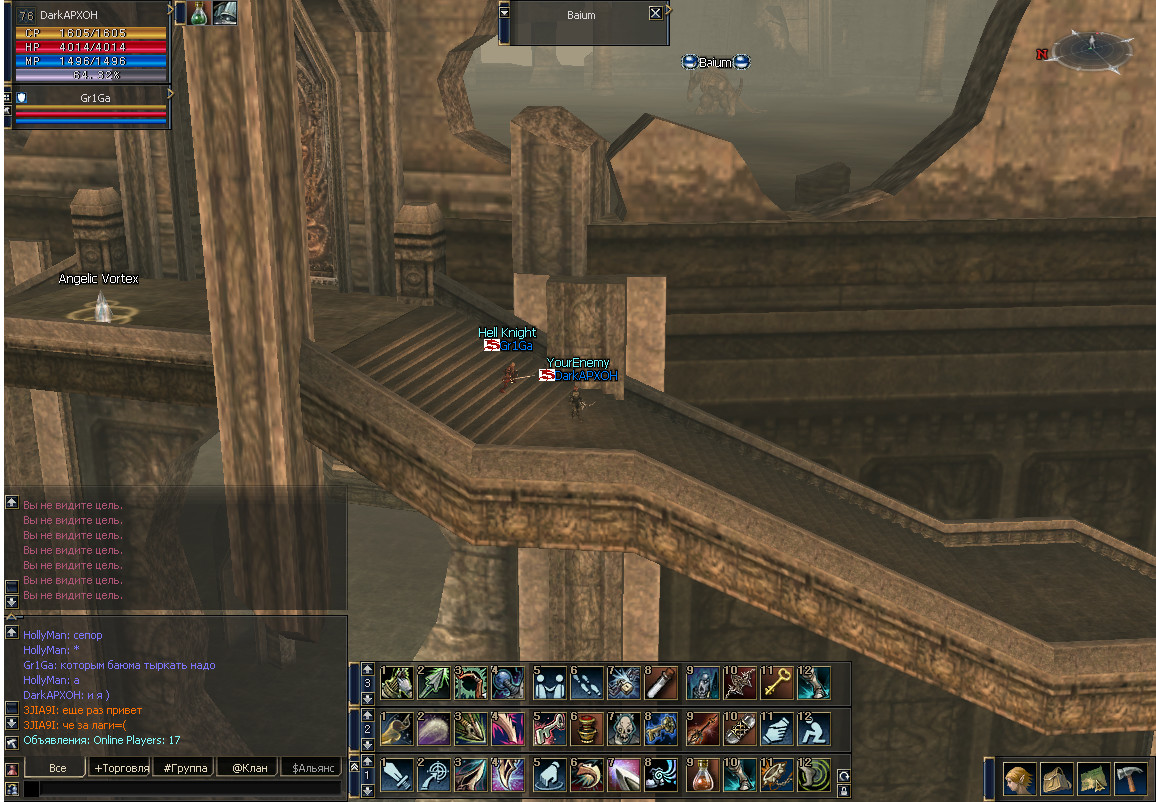Click the chat message input field
The height and width of the screenshot is (802, 1156).
pos(185,789)
